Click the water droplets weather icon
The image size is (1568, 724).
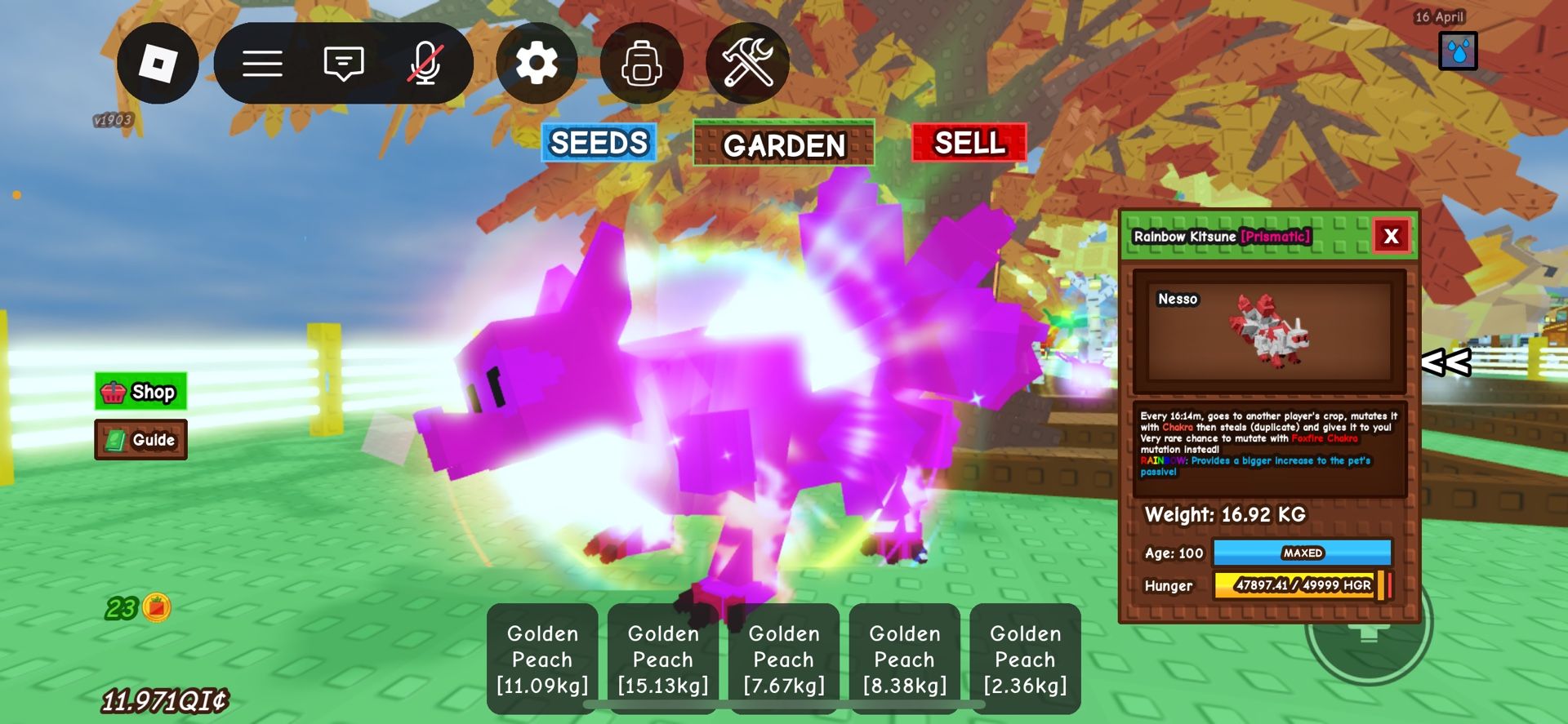pos(1458,51)
